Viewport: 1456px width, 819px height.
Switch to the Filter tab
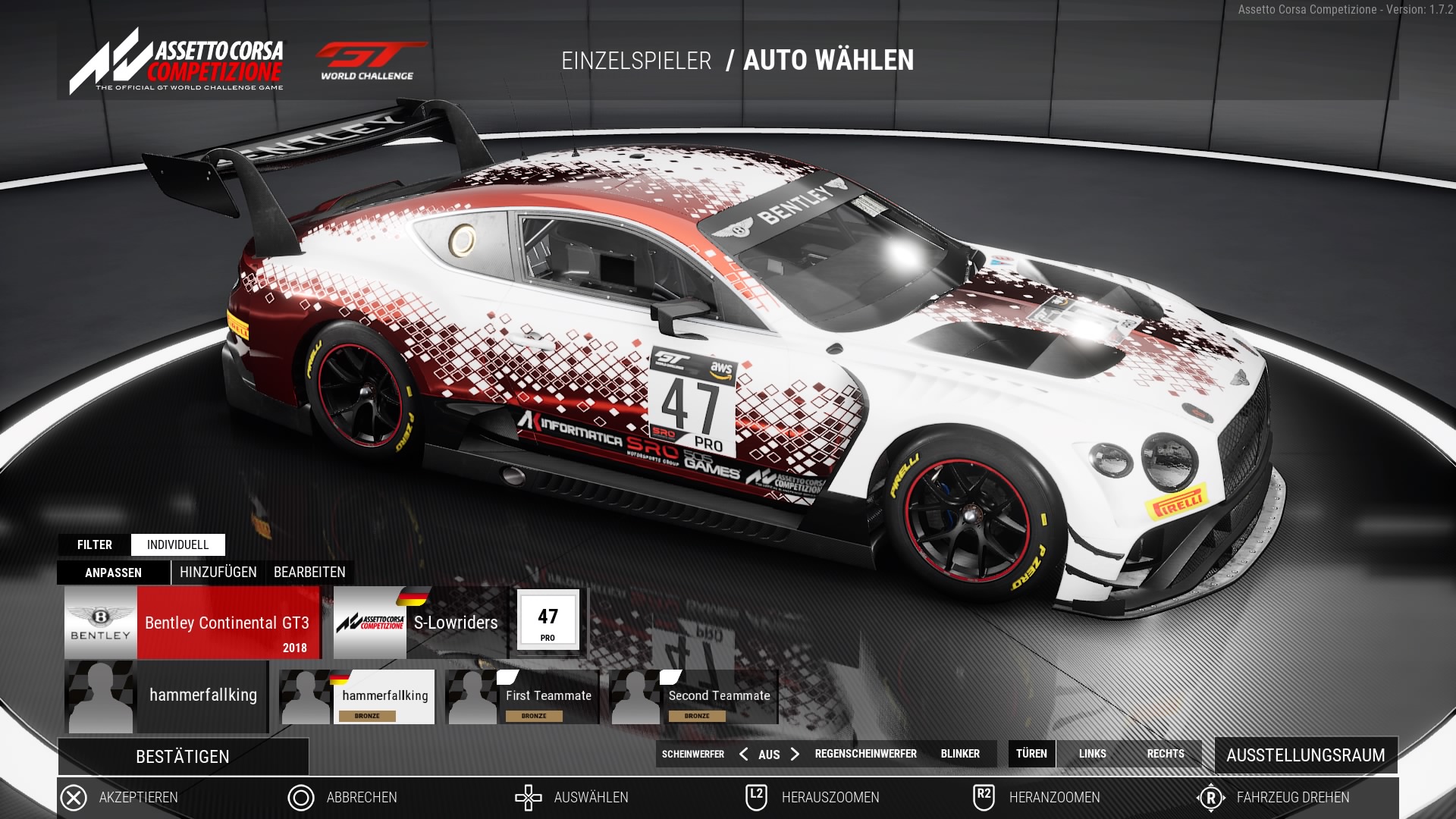[x=95, y=544]
